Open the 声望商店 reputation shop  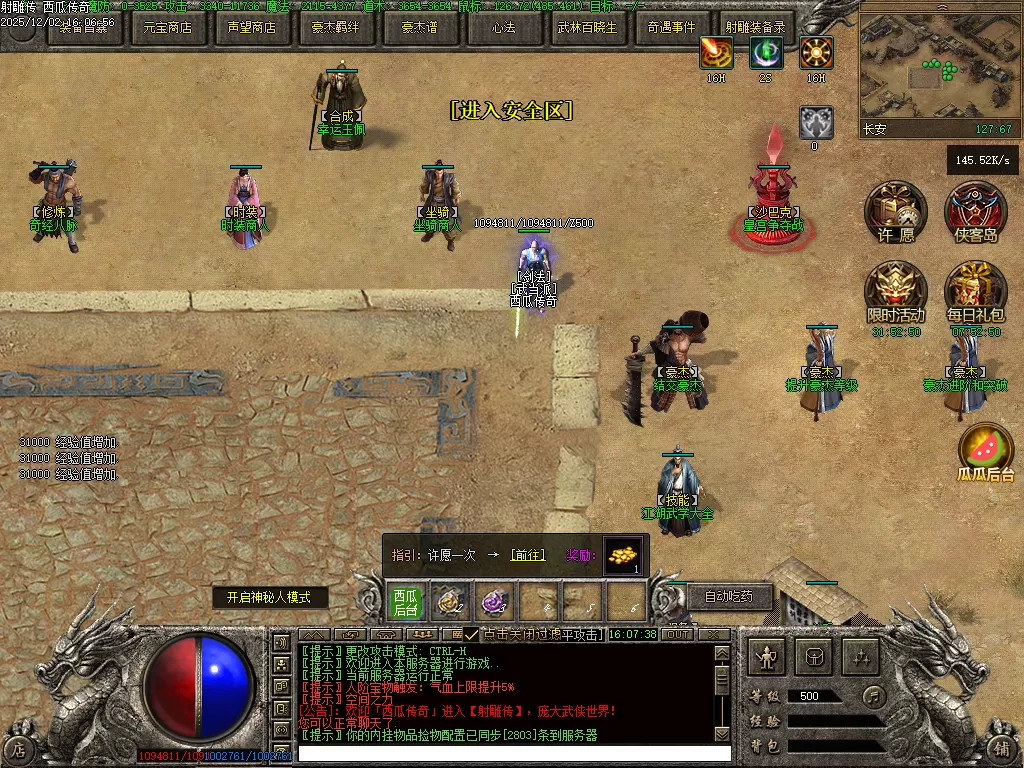tap(251, 27)
